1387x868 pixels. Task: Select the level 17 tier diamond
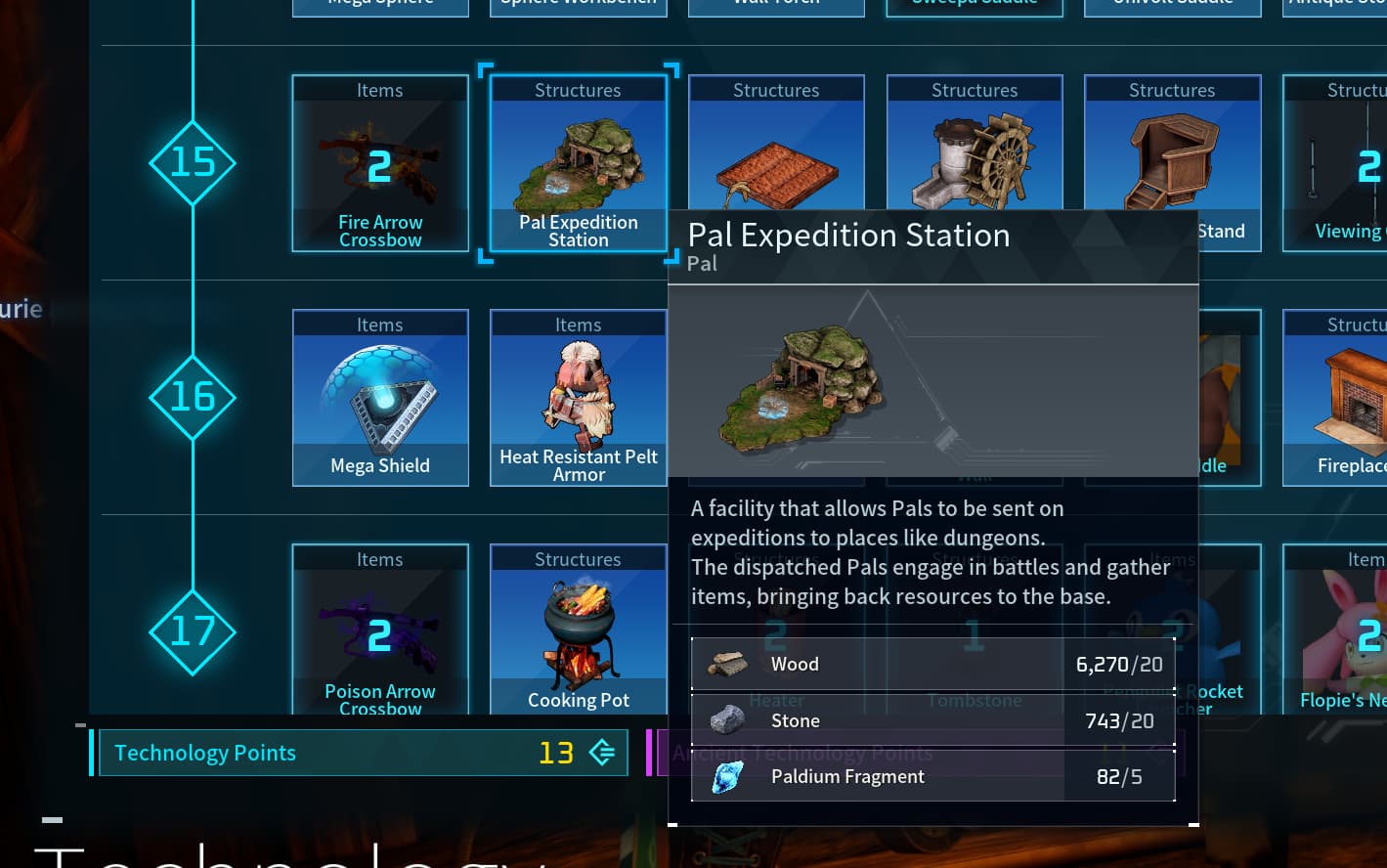[x=193, y=631]
